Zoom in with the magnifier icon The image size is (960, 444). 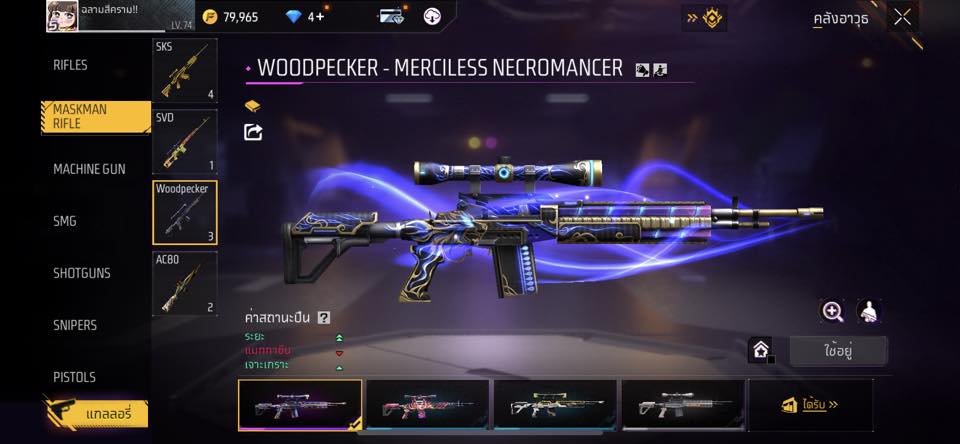pyautogui.click(x=832, y=311)
